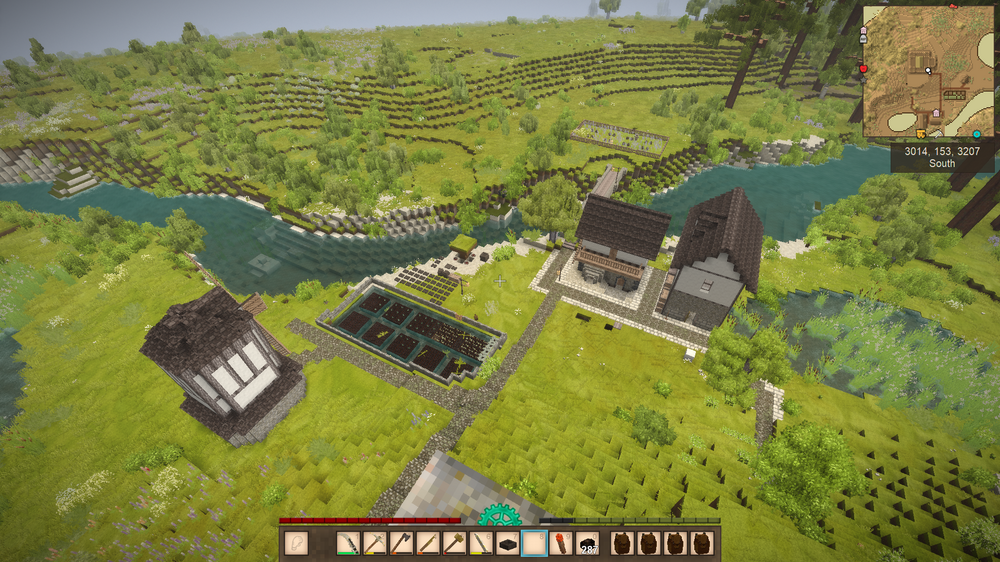Equip the hammer in hotbar slot 5
Image resolution: width=1000 pixels, height=562 pixels.
click(452, 544)
